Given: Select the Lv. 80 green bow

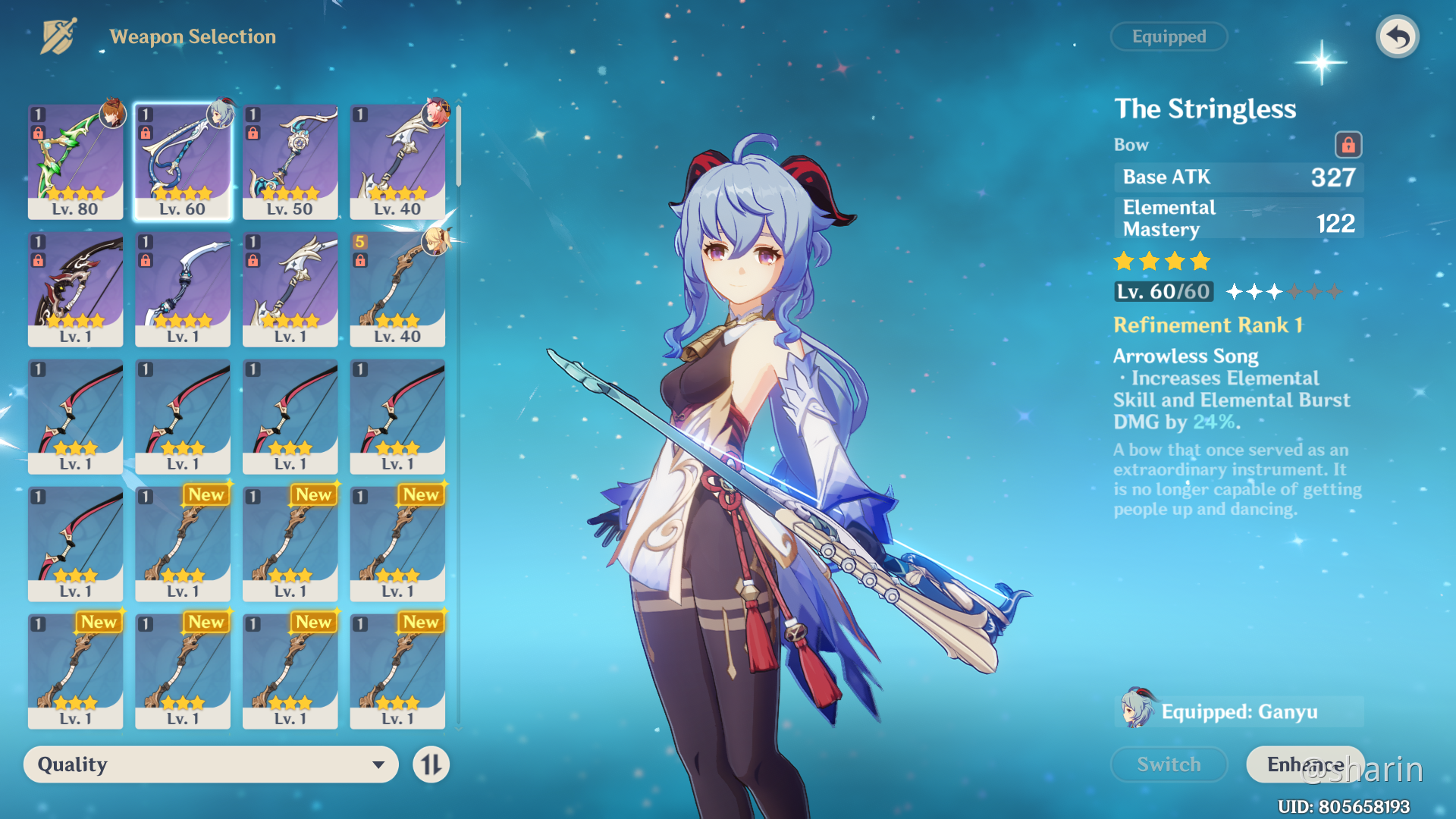Looking at the screenshot, I should (x=75, y=161).
